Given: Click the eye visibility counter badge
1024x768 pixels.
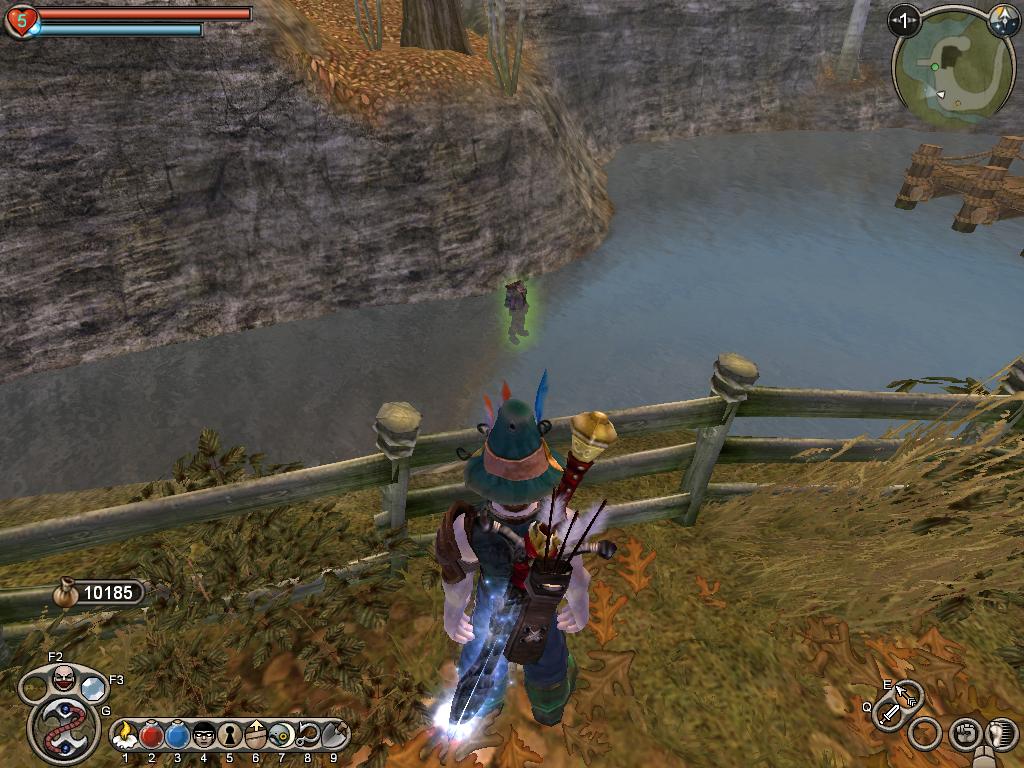Looking at the screenshot, I should point(904,20).
